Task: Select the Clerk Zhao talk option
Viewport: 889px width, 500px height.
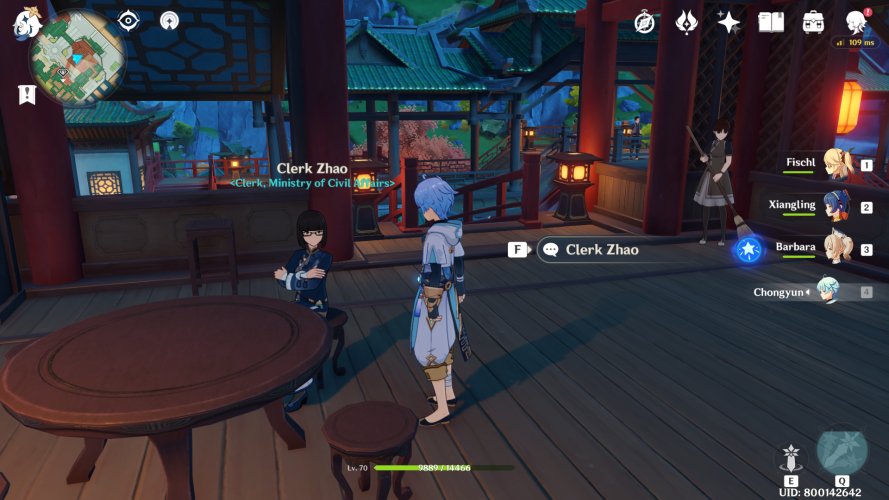Action: [601, 250]
